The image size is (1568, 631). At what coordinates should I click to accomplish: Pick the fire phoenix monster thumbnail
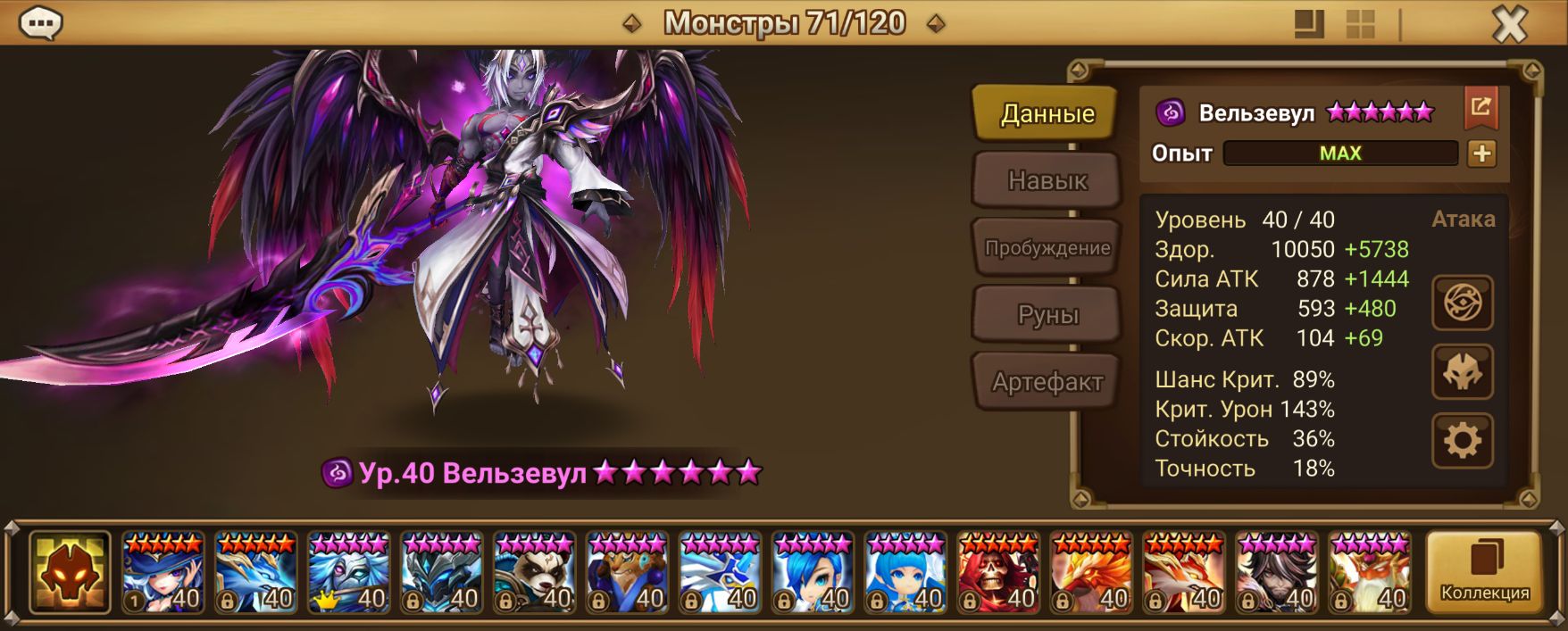[1090, 572]
